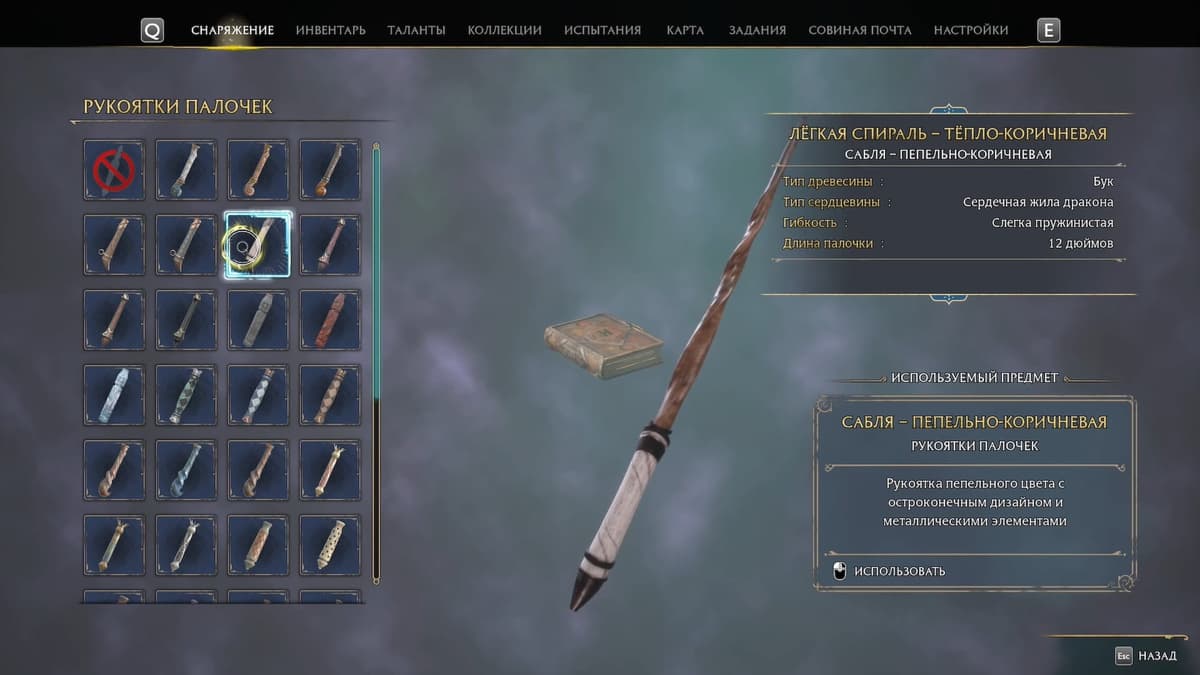Screen dimensions: 1200x675
Task: Open the Совиная почта tab
Action: tap(859, 30)
